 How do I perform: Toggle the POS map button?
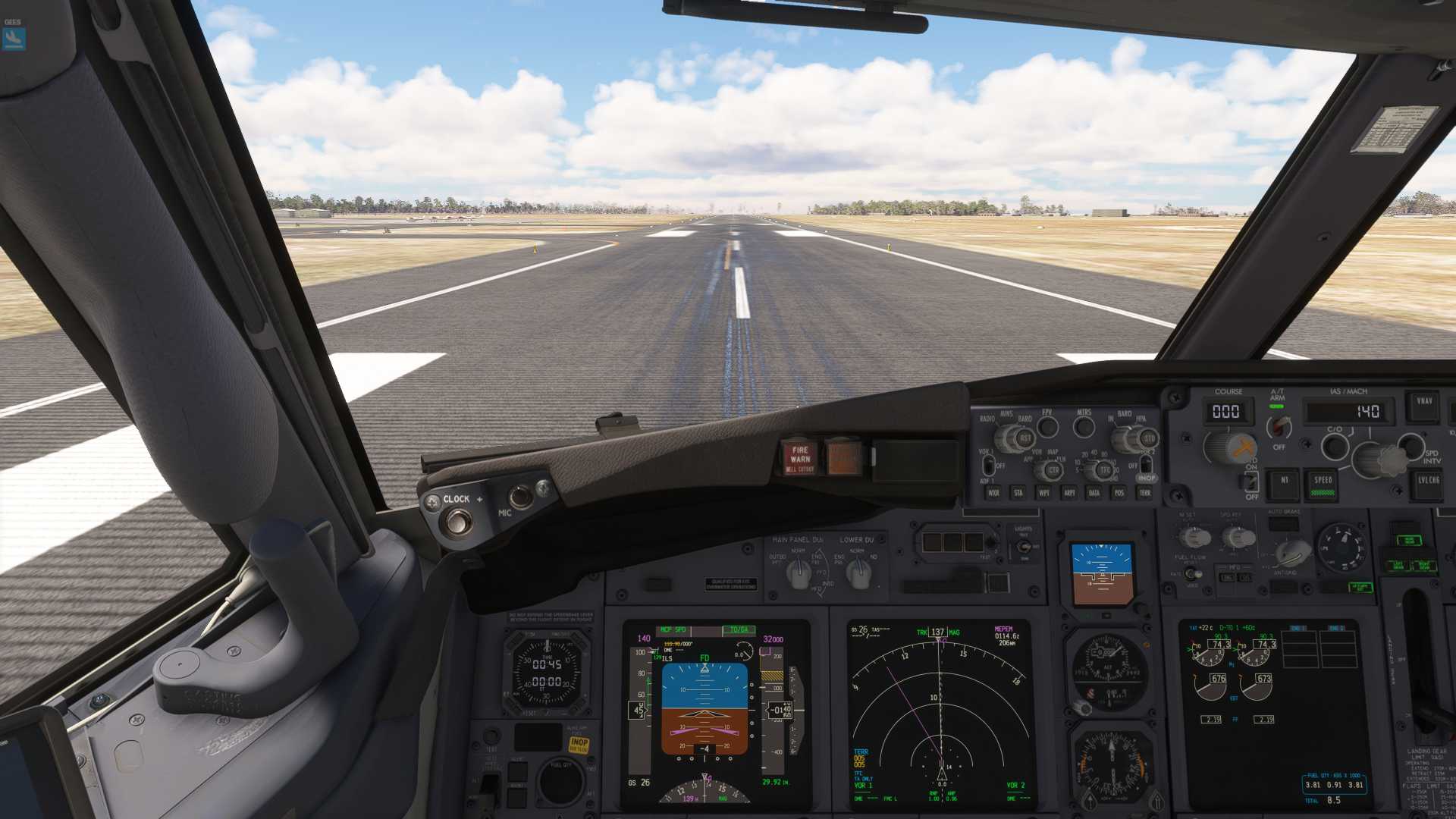click(x=1119, y=493)
